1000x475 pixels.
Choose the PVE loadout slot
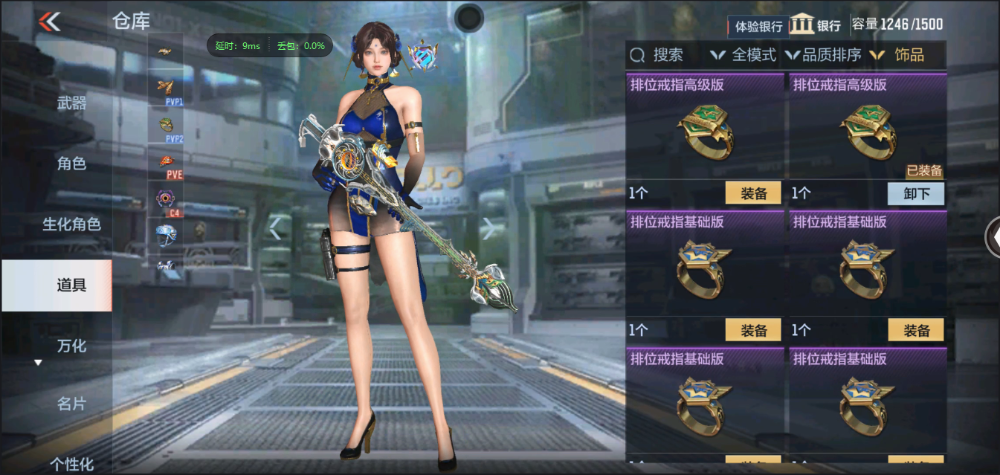coord(165,163)
